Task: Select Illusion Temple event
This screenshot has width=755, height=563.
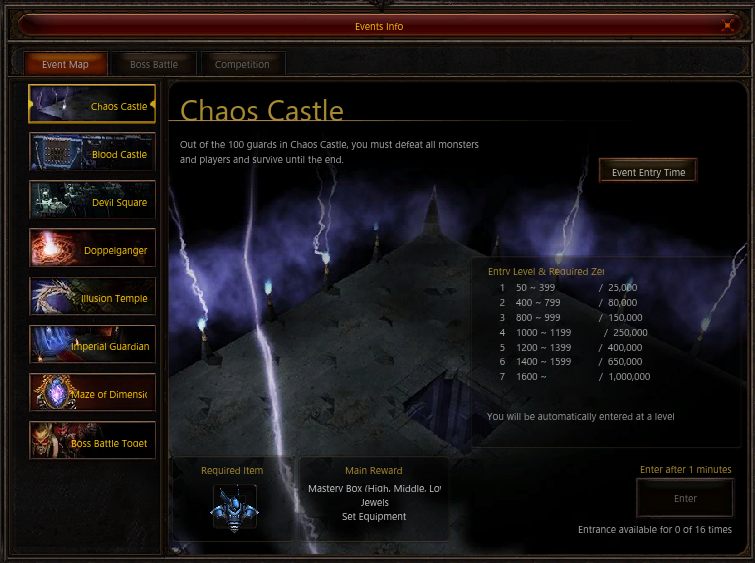Action: tap(92, 298)
